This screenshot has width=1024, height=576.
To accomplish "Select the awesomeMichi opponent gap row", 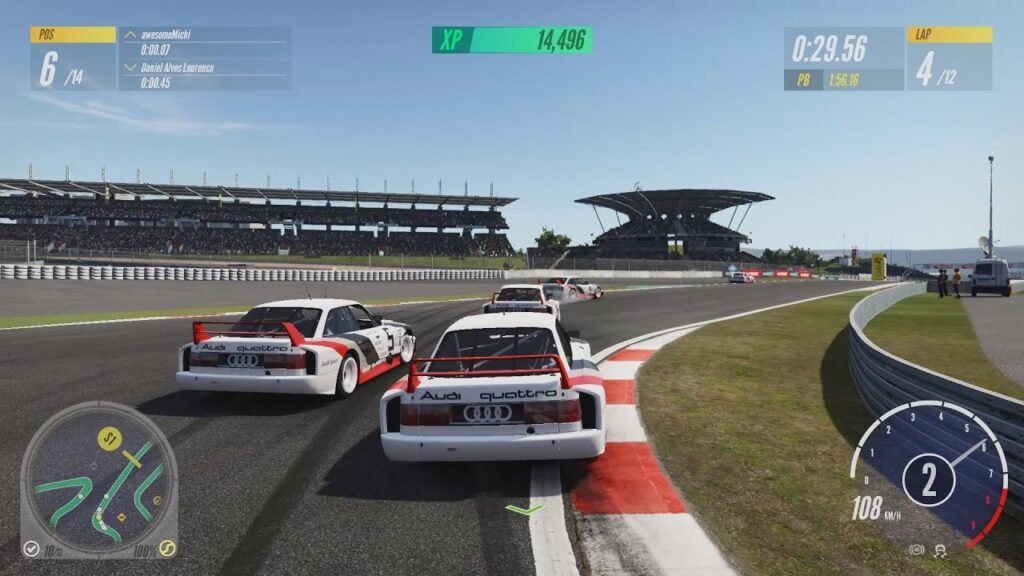I will click(x=205, y=41).
